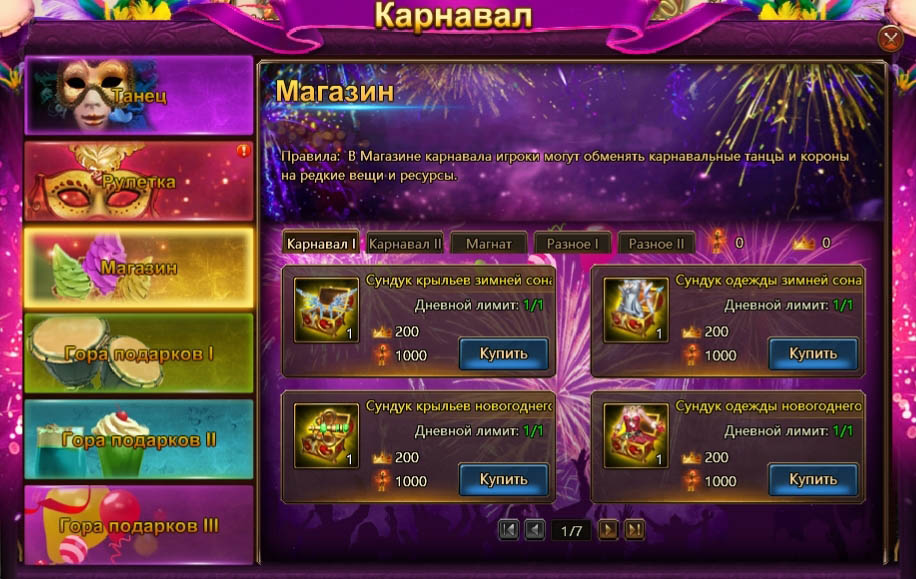Open the Танец carnival section

[x=138, y=95]
